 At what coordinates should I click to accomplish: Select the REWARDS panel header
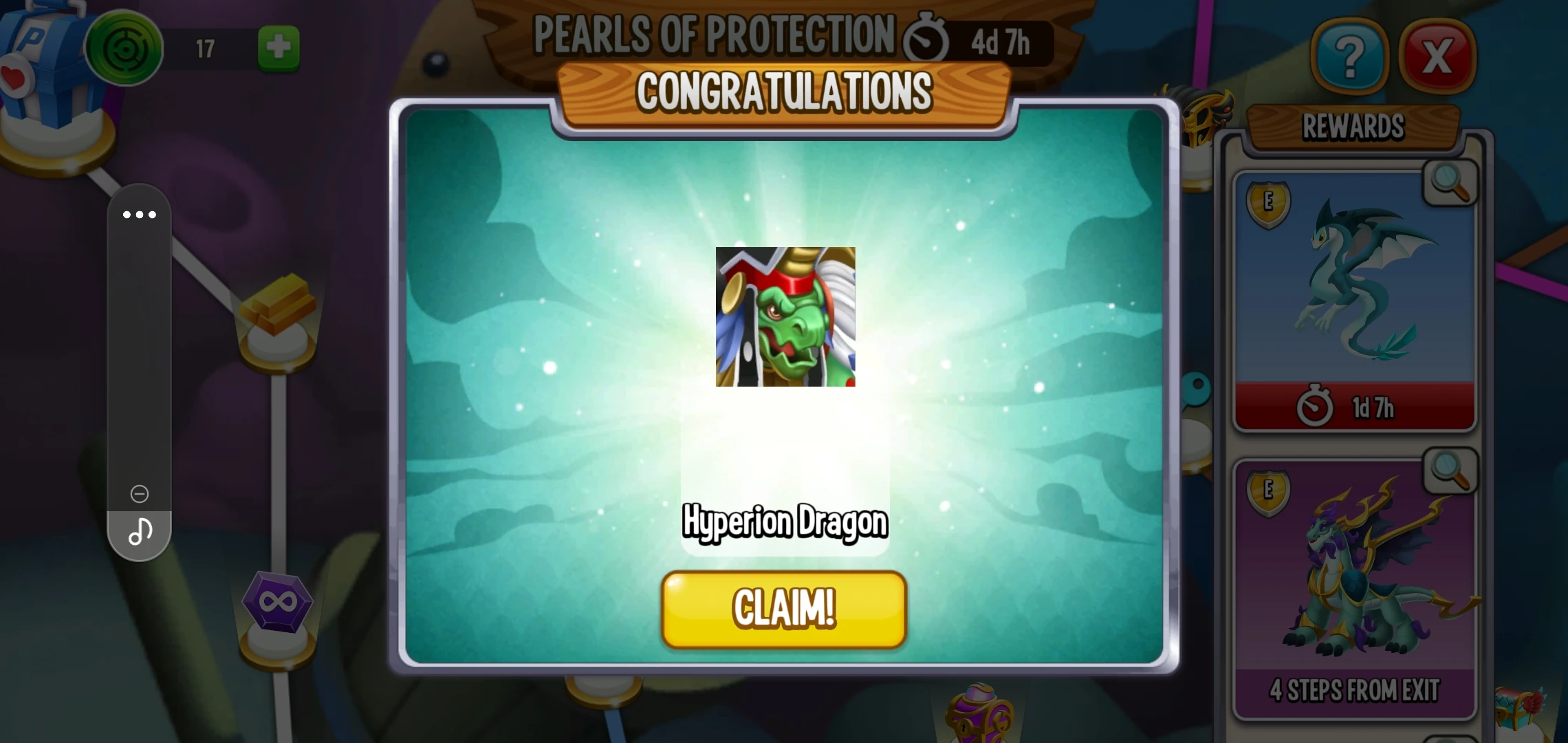coord(1353,127)
